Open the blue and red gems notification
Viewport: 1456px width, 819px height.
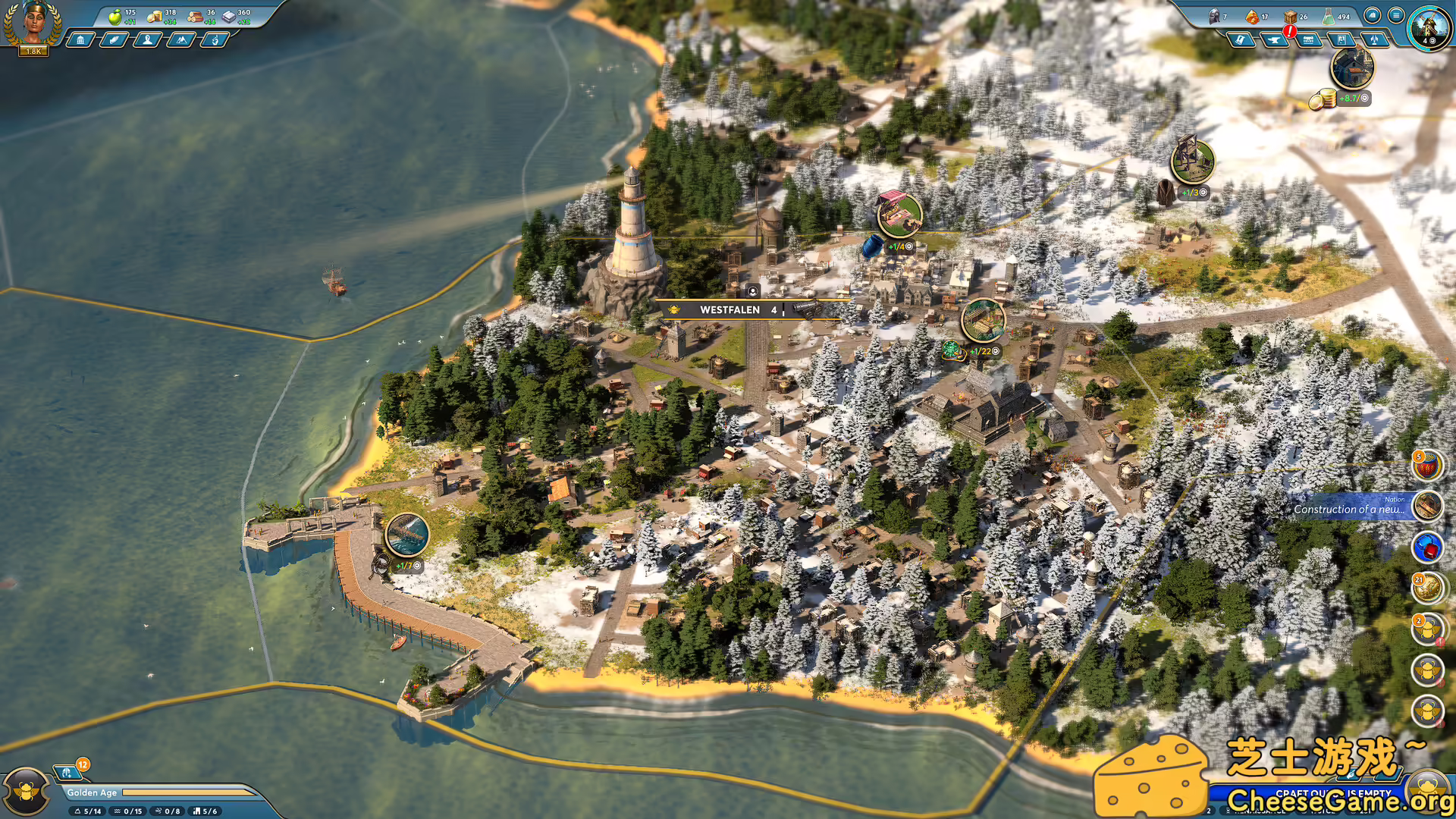(1427, 547)
